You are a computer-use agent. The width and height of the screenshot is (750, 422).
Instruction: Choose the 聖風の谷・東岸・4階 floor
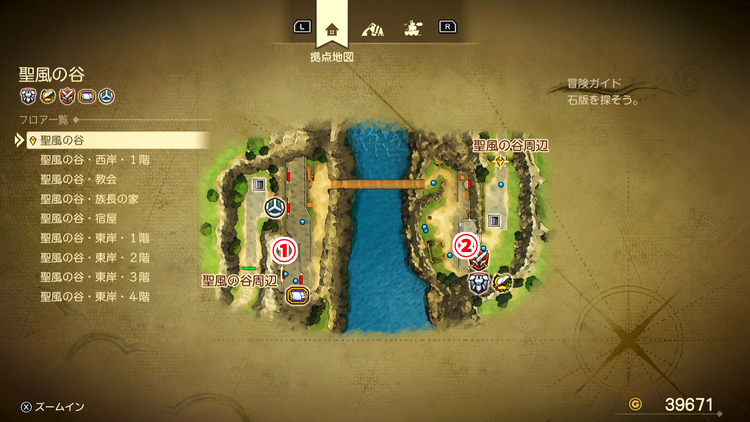coord(95,297)
